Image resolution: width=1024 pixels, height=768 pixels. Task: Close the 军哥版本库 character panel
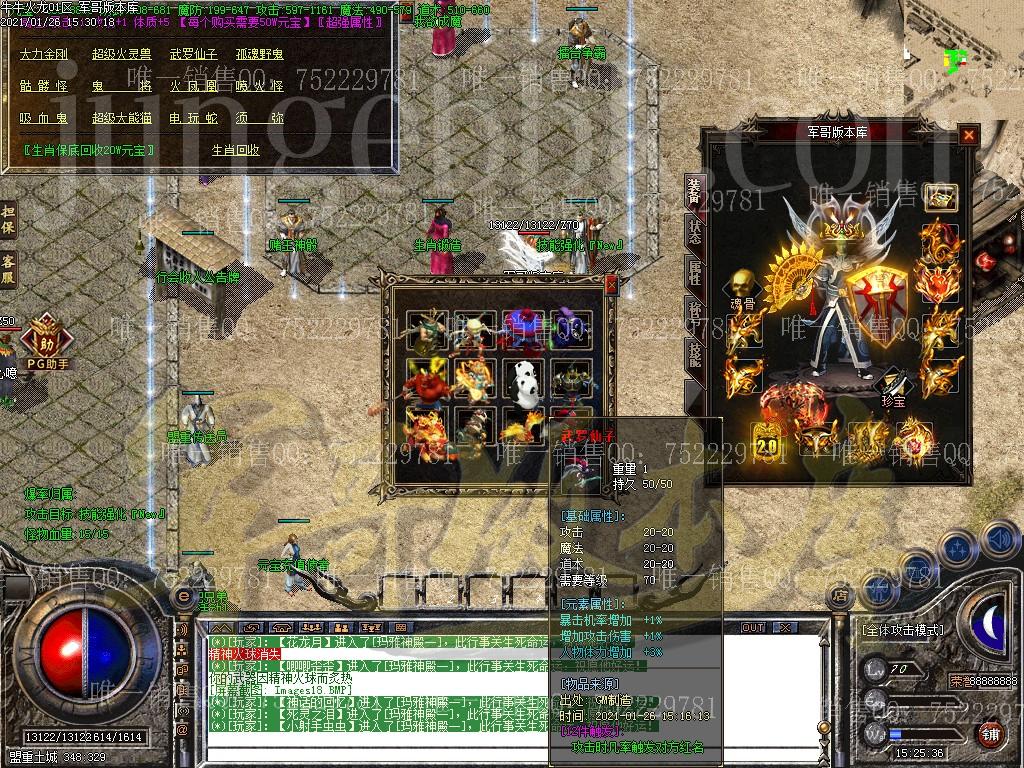[x=968, y=135]
